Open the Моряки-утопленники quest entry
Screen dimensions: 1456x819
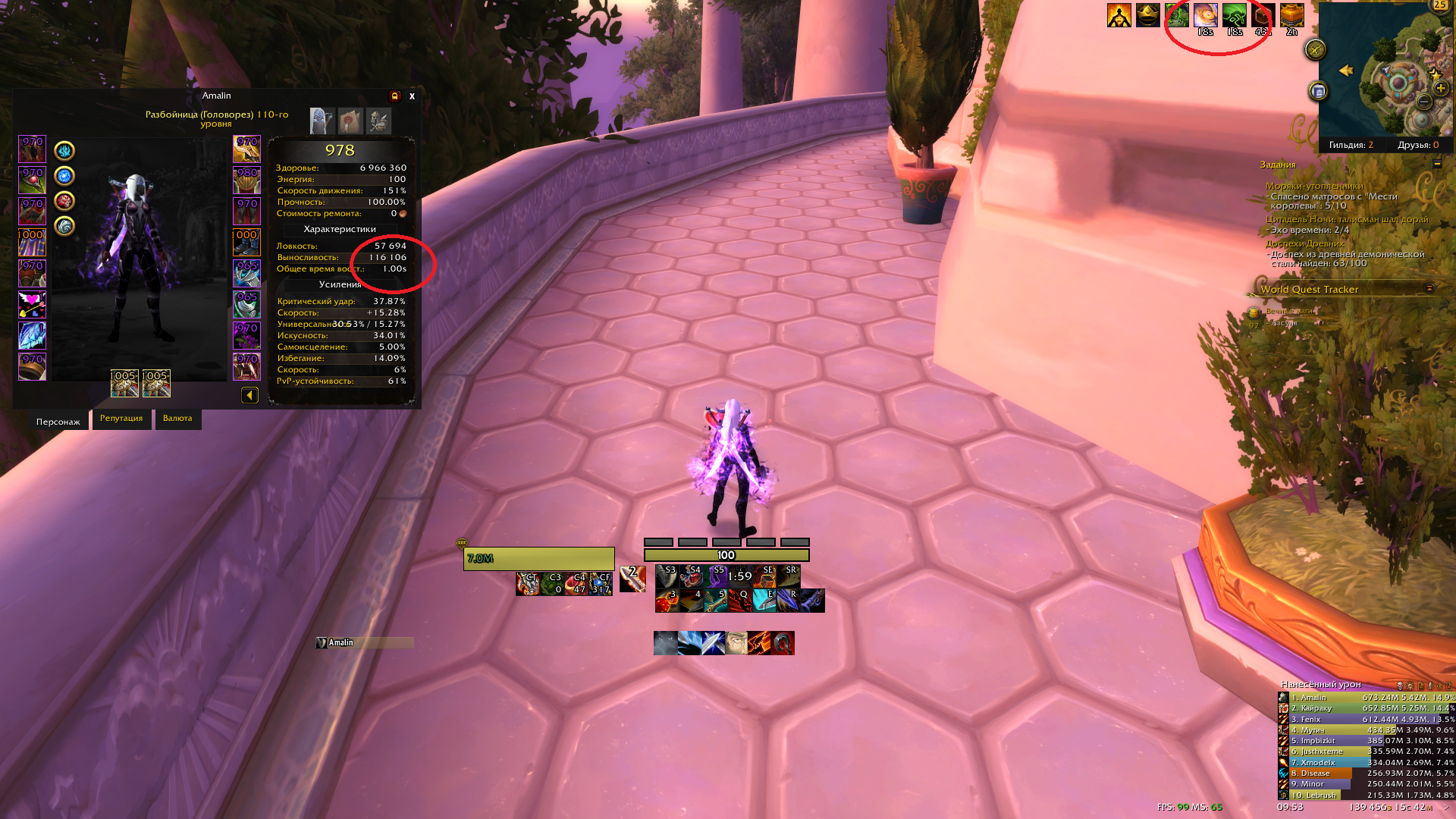click(x=1313, y=186)
